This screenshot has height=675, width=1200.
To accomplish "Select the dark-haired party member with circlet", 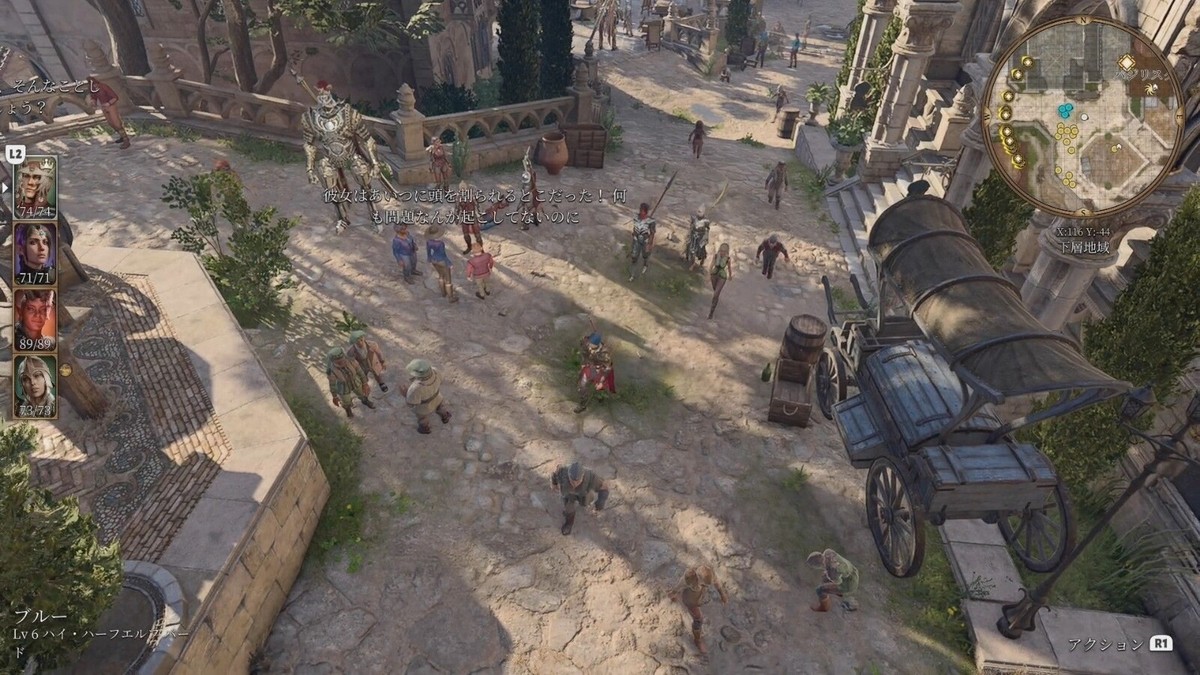I will click(35, 249).
